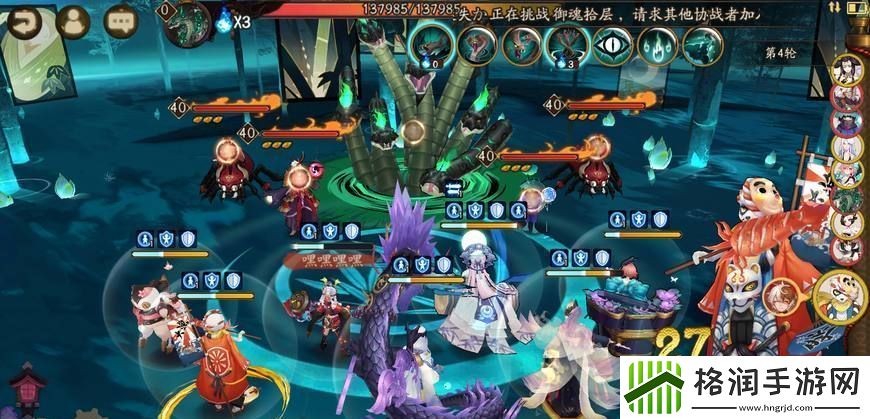Open the player profile icon
This screenshot has height=419, width=870.
pyautogui.click(x=73, y=20)
